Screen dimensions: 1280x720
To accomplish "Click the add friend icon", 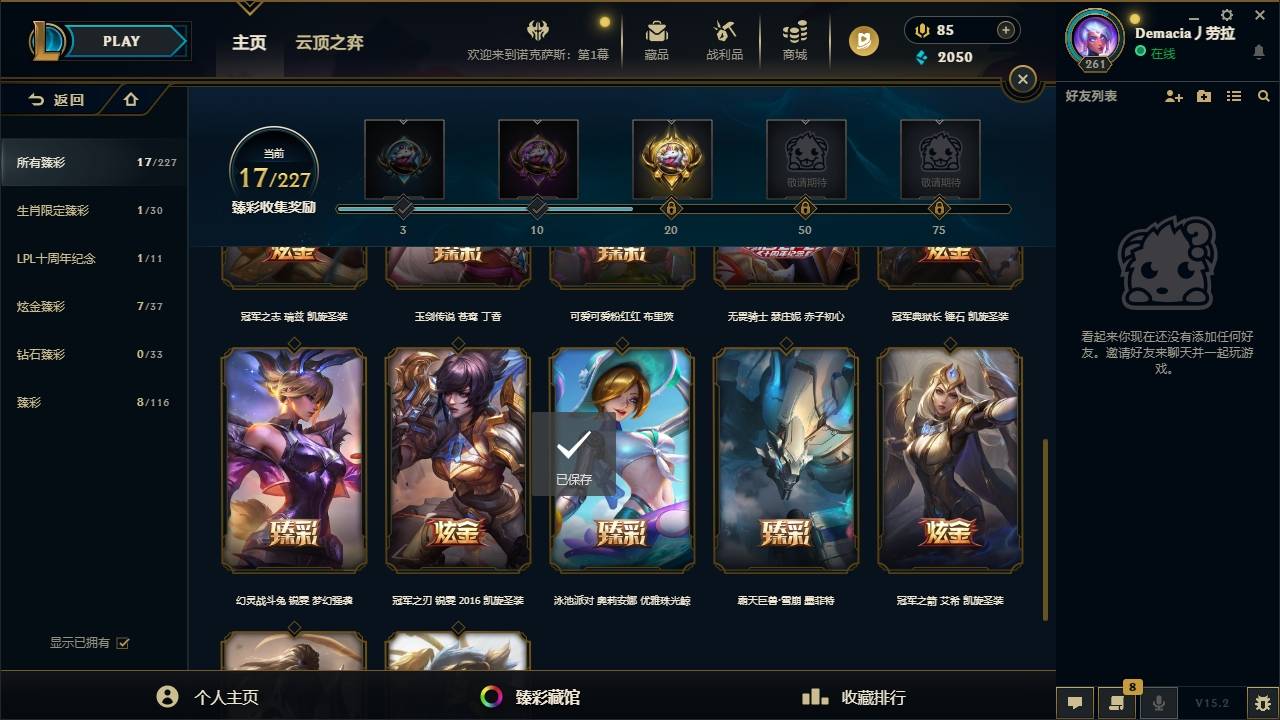I will (x=1172, y=96).
